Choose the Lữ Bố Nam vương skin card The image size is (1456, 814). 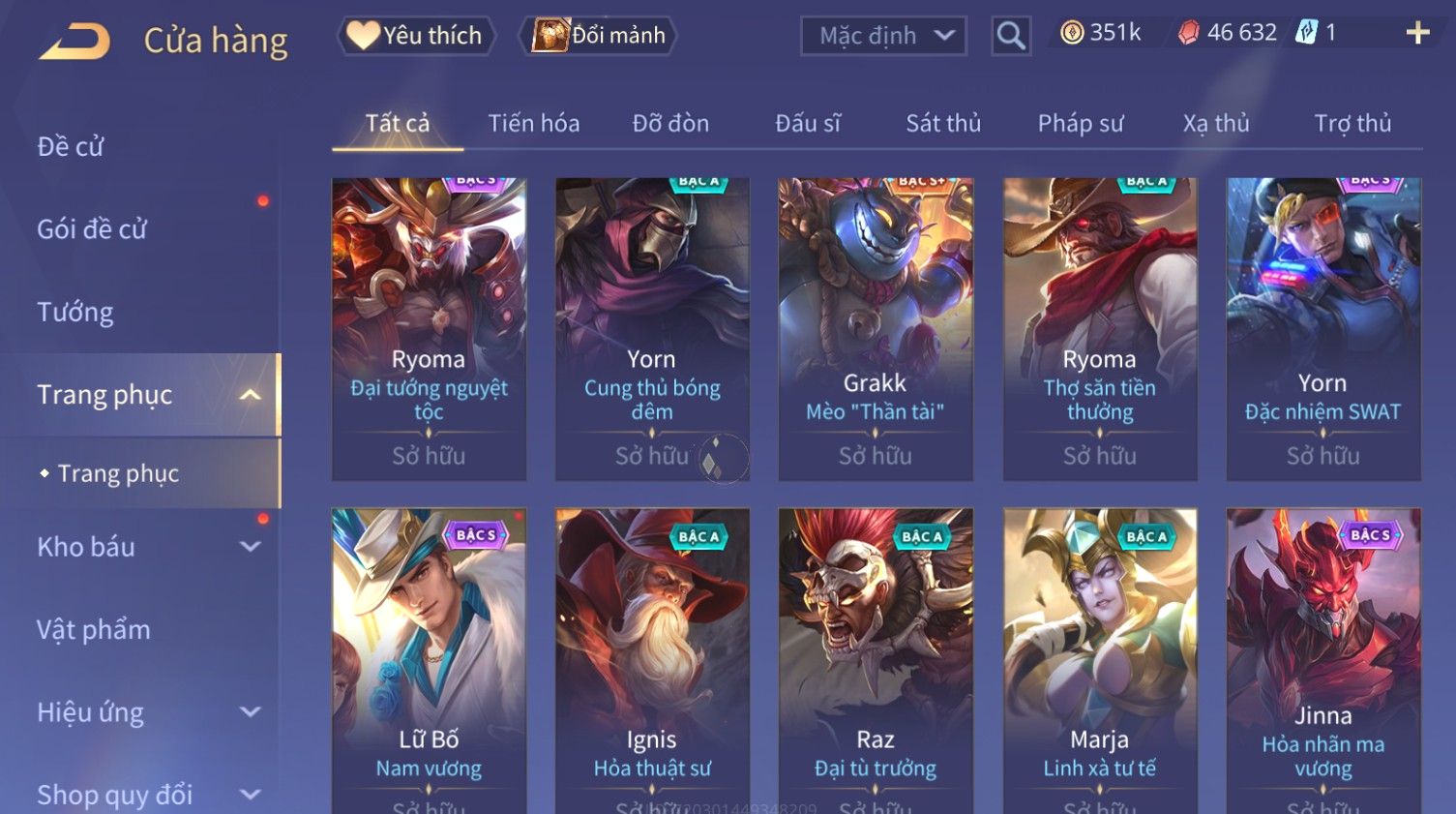(x=429, y=658)
